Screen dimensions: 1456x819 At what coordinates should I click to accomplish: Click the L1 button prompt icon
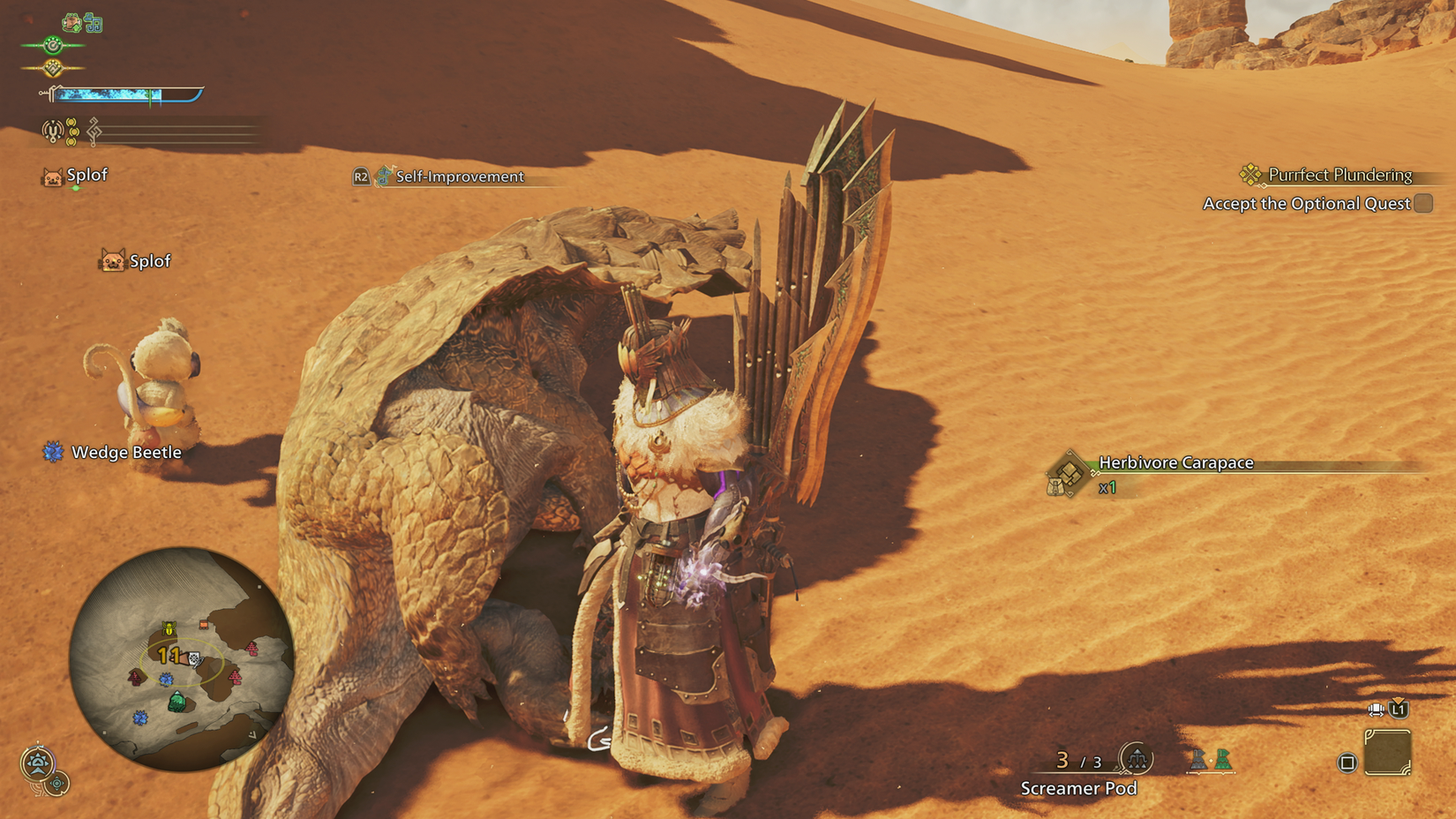pyautogui.click(x=1397, y=709)
